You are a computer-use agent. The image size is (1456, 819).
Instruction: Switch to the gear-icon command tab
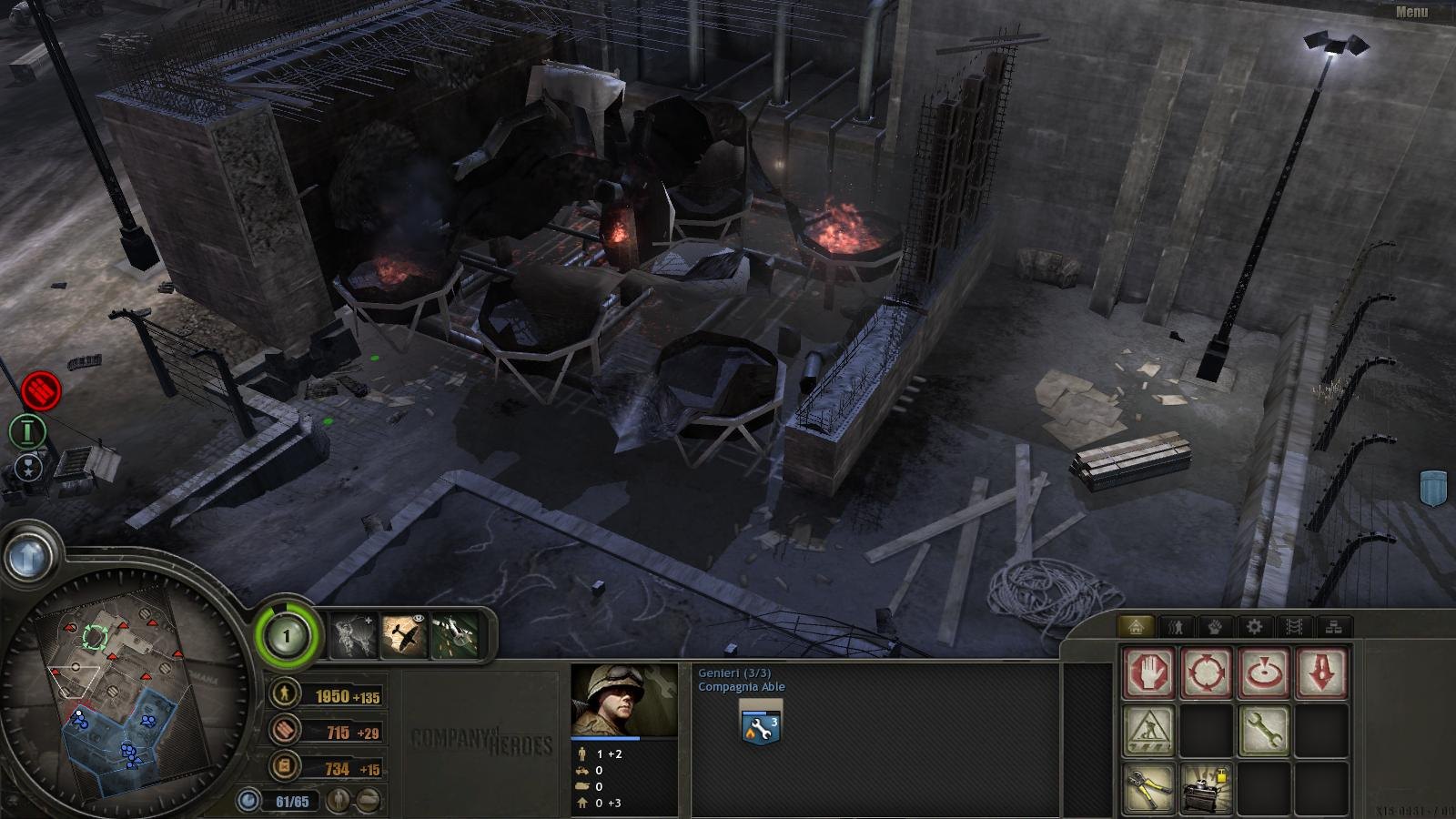(1255, 626)
